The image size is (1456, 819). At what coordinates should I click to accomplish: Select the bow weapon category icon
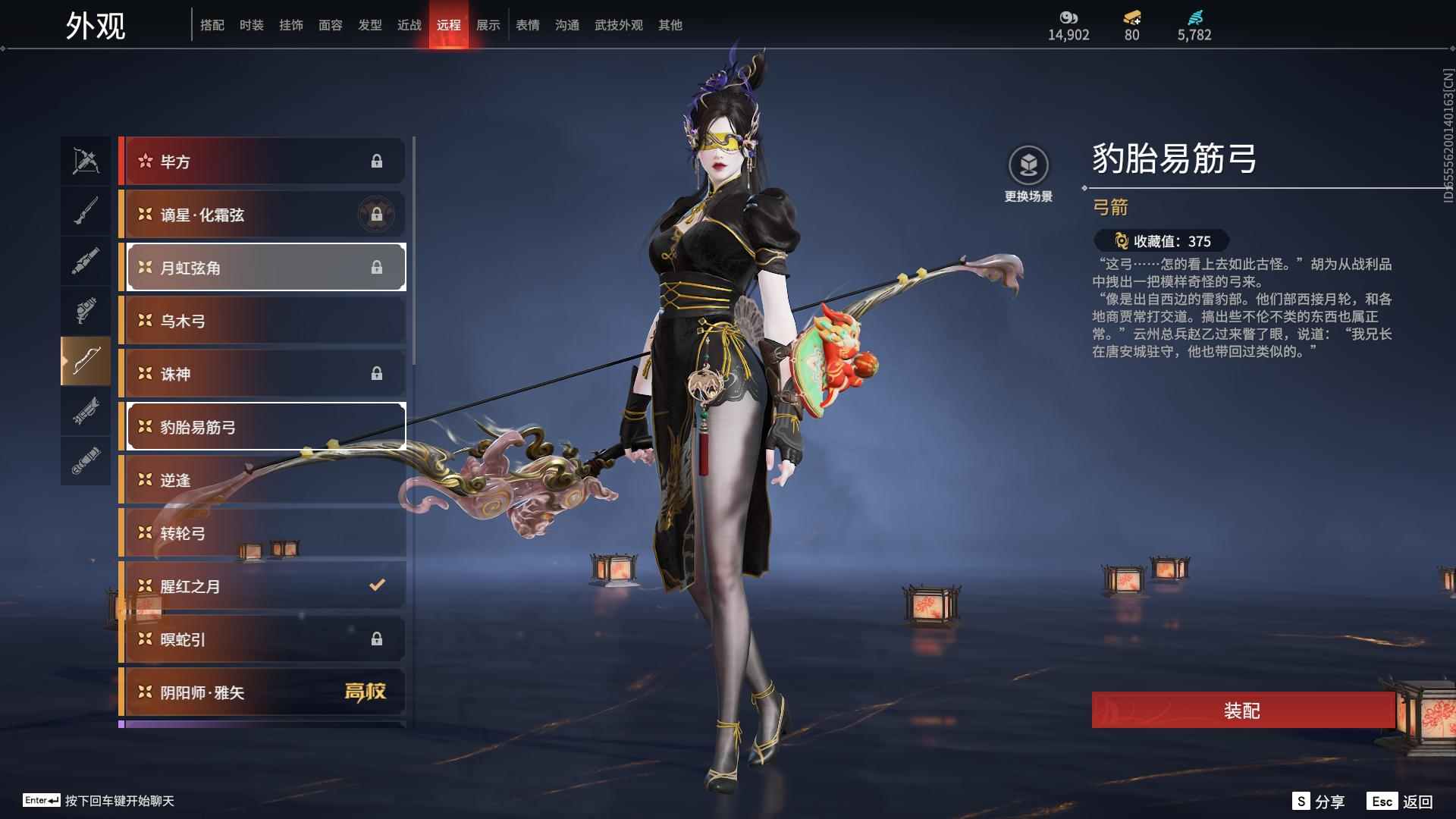pyautogui.click(x=86, y=361)
